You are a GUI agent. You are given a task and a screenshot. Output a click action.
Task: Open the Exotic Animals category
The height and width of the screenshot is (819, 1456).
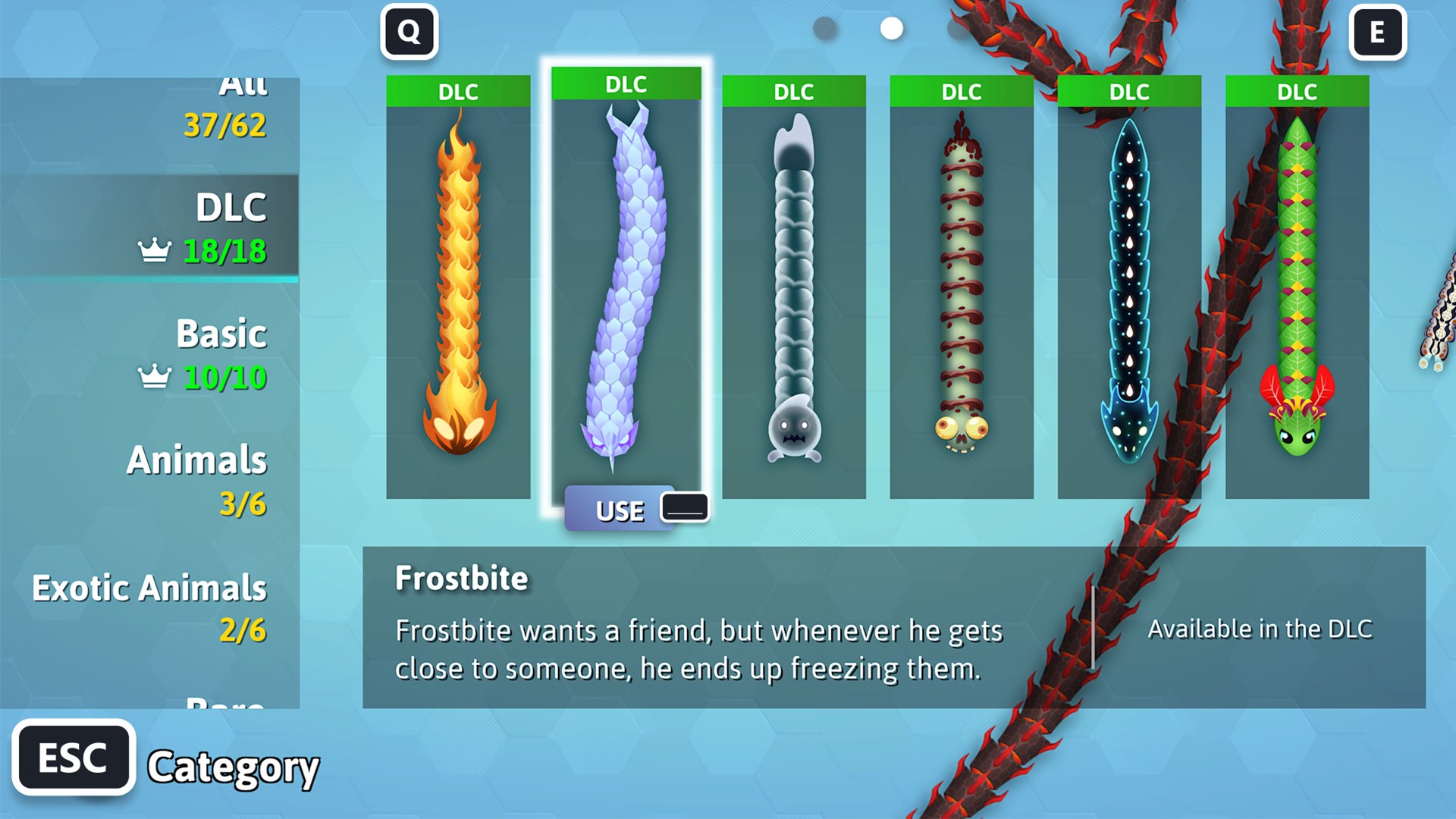pyautogui.click(x=149, y=603)
